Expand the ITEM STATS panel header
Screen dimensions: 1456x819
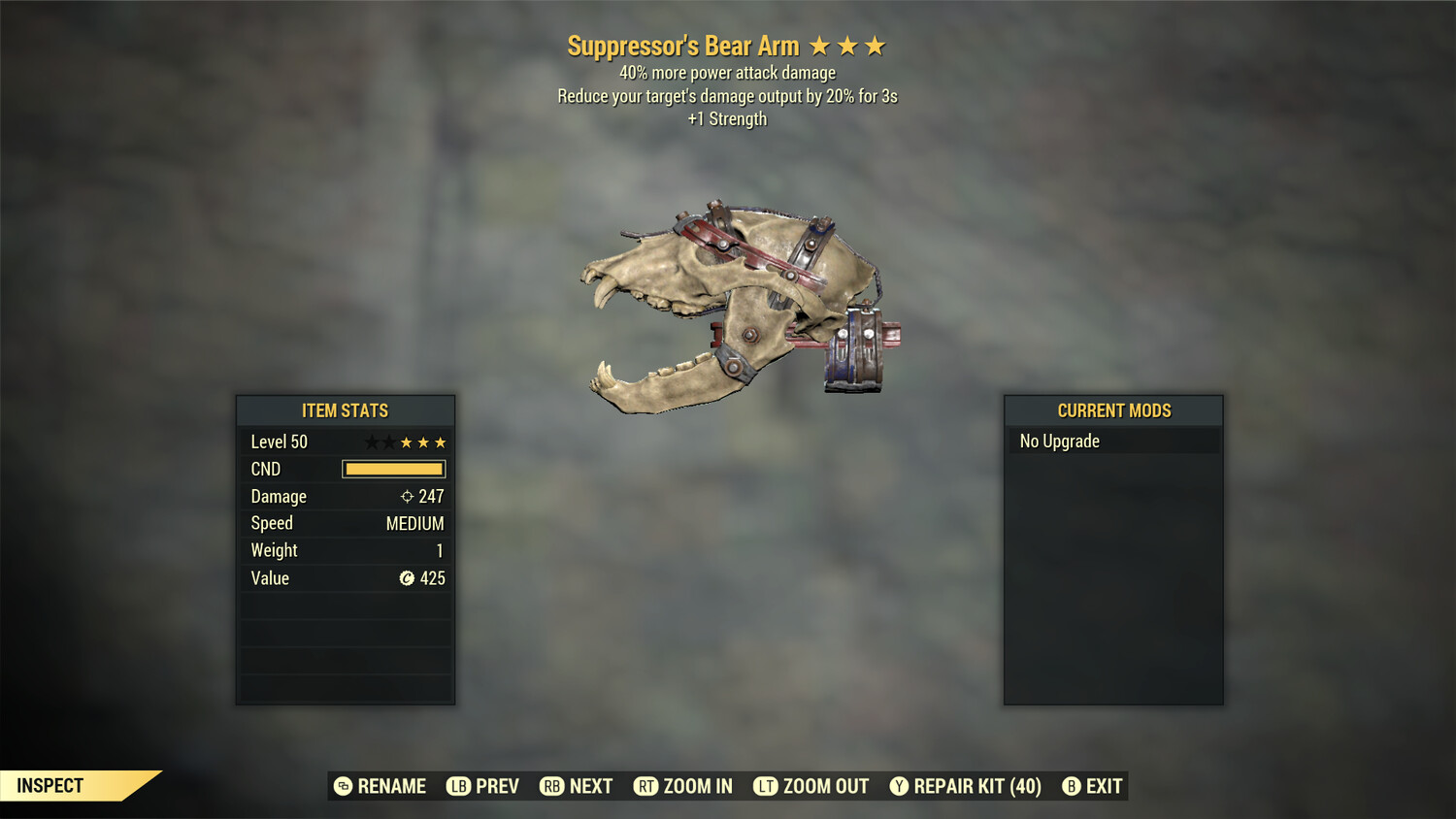tap(346, 410)
